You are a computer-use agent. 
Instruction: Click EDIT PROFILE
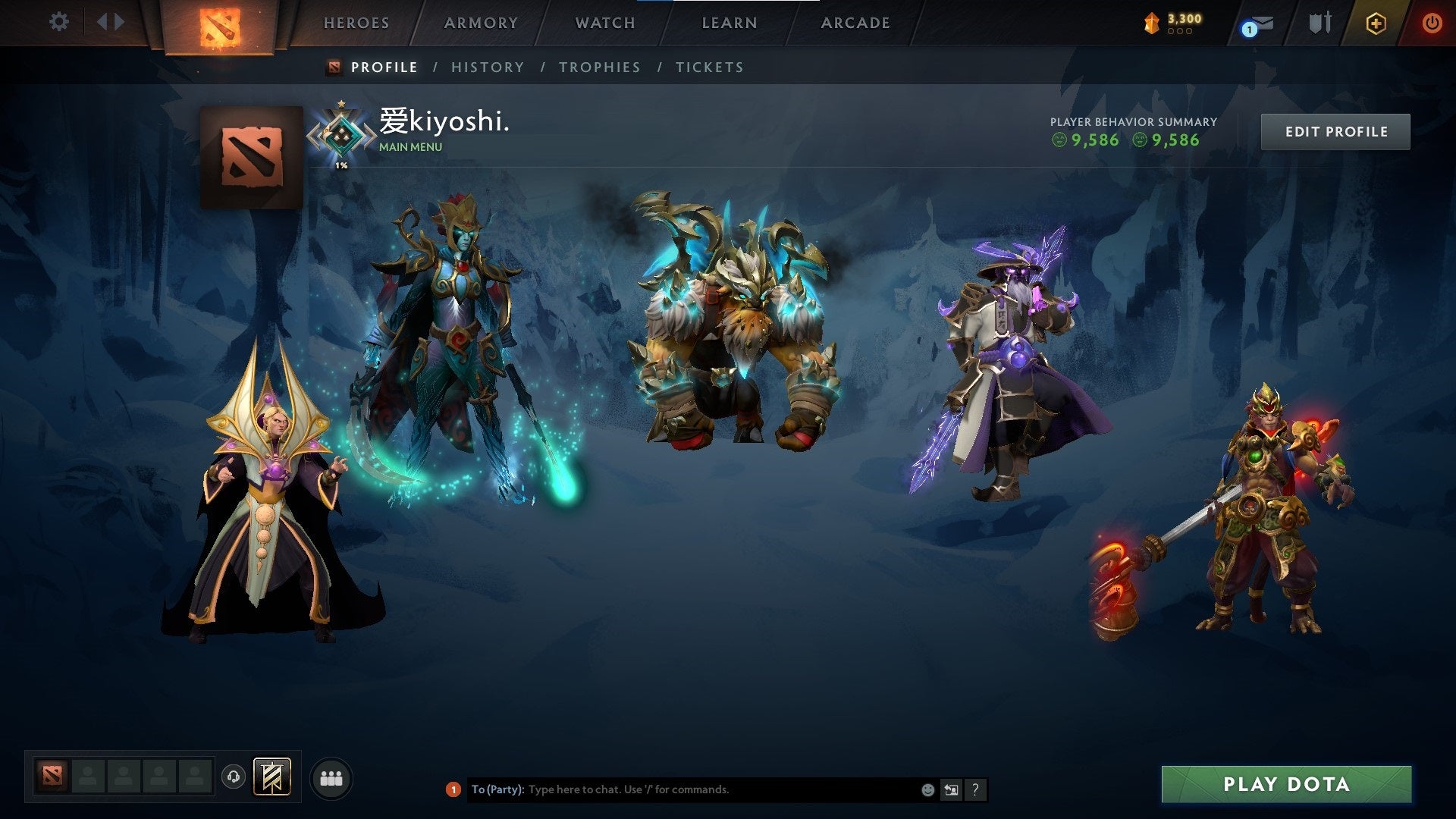[1335, 130]
